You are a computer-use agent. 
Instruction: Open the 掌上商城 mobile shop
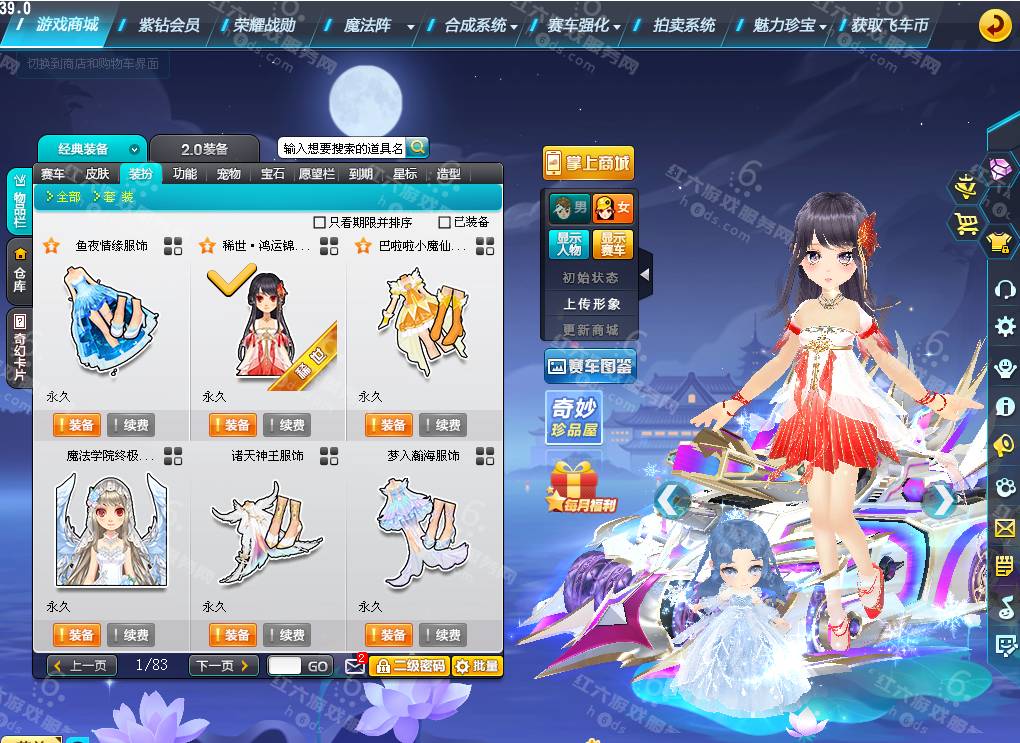point(588,163)
